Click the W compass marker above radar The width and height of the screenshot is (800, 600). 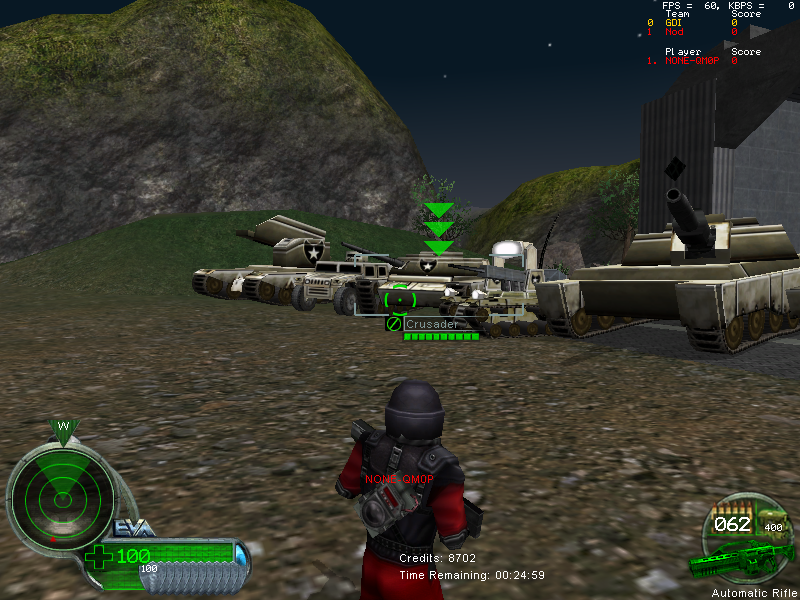[x=63, y=427]
